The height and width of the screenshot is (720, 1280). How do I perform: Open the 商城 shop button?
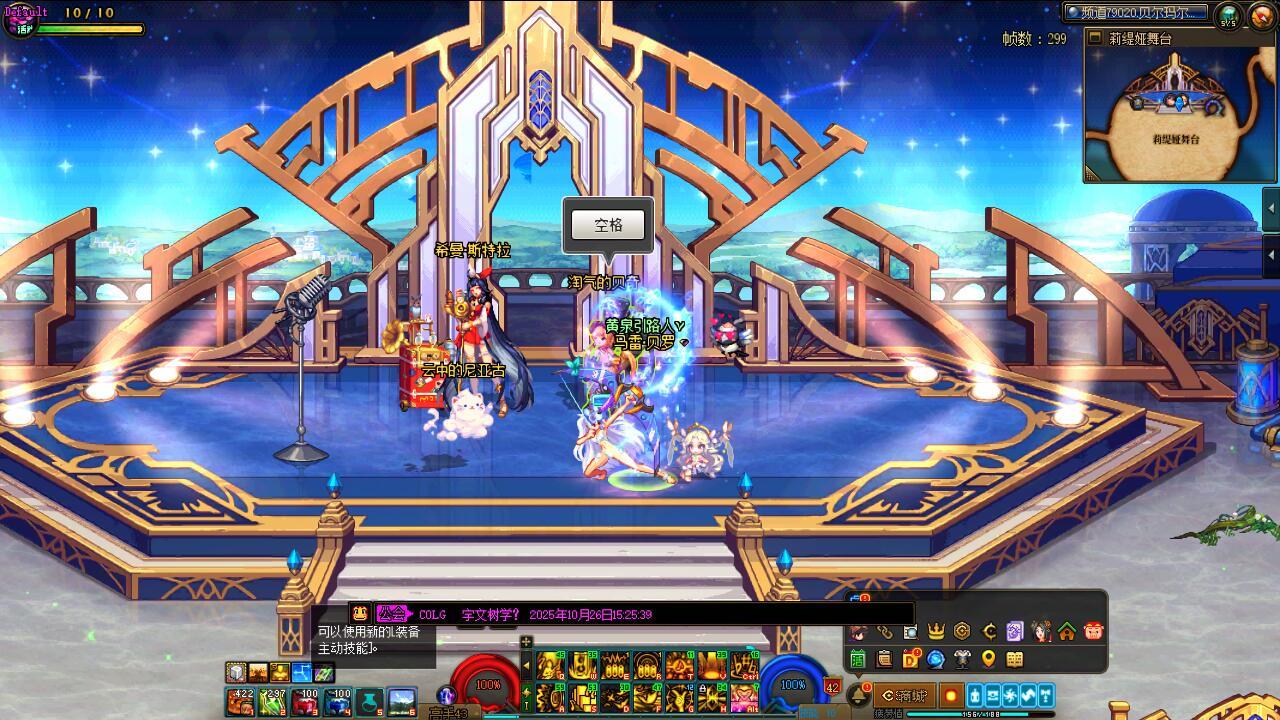tap(904, 696)
